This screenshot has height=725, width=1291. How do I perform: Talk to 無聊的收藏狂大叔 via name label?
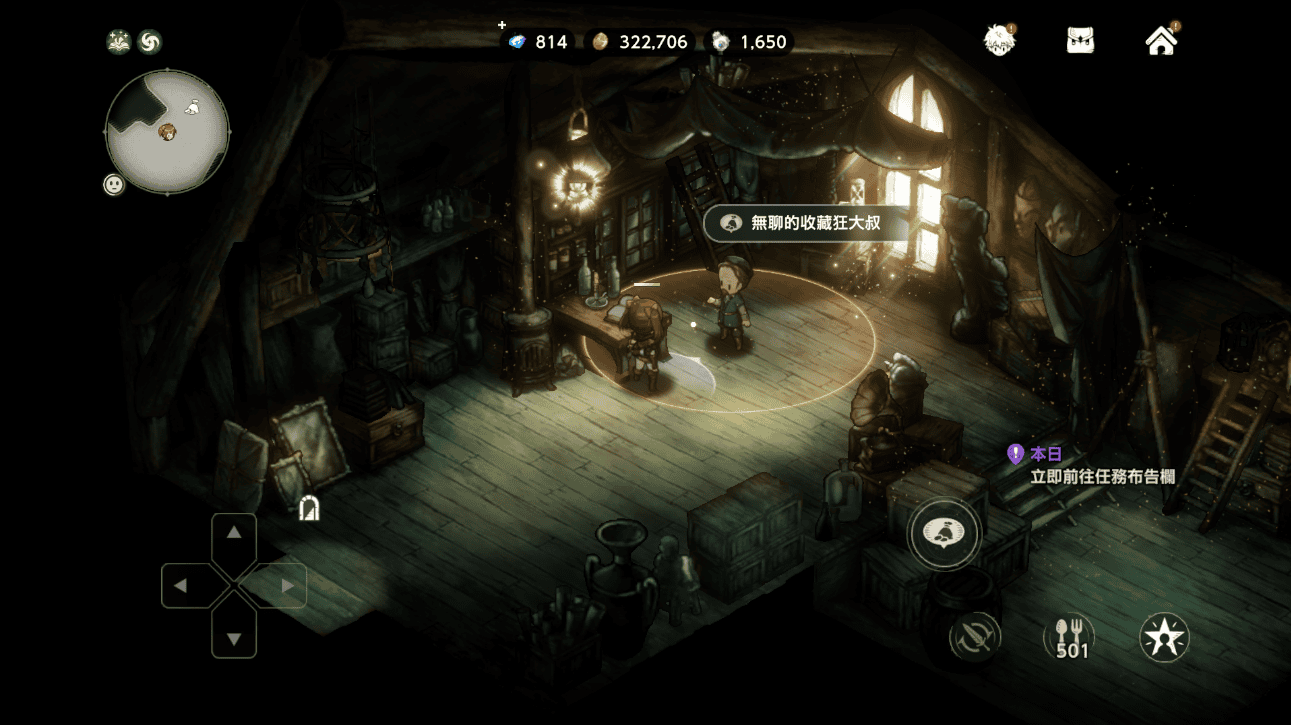click(x=806, y=223)
